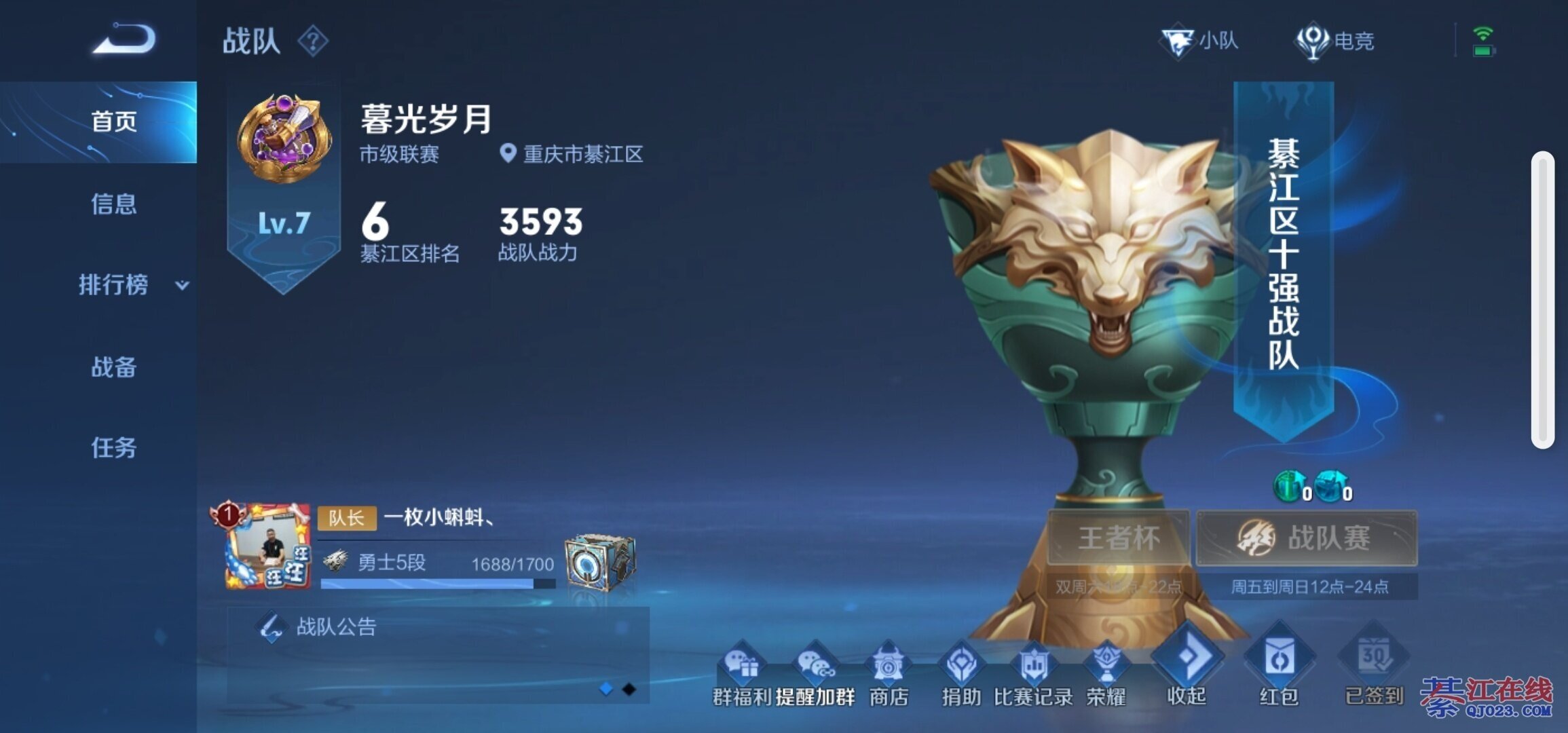The height and width of the screenshot is (733, 1568).
Task: Open the treasure chest beside captain progress
Action: point(600,563)
